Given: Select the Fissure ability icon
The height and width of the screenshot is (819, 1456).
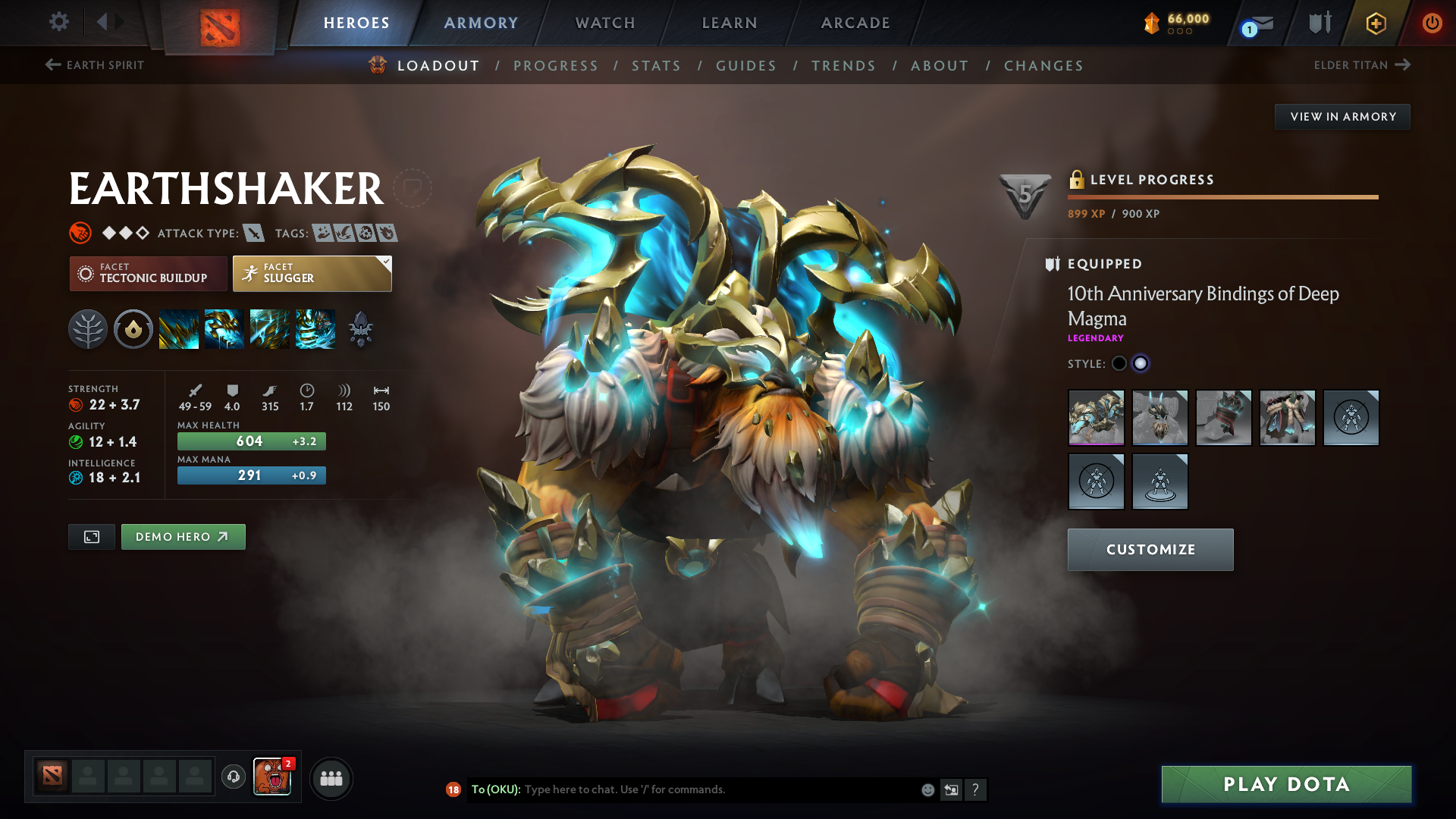Looking at the screenshot, I should 179,328.
